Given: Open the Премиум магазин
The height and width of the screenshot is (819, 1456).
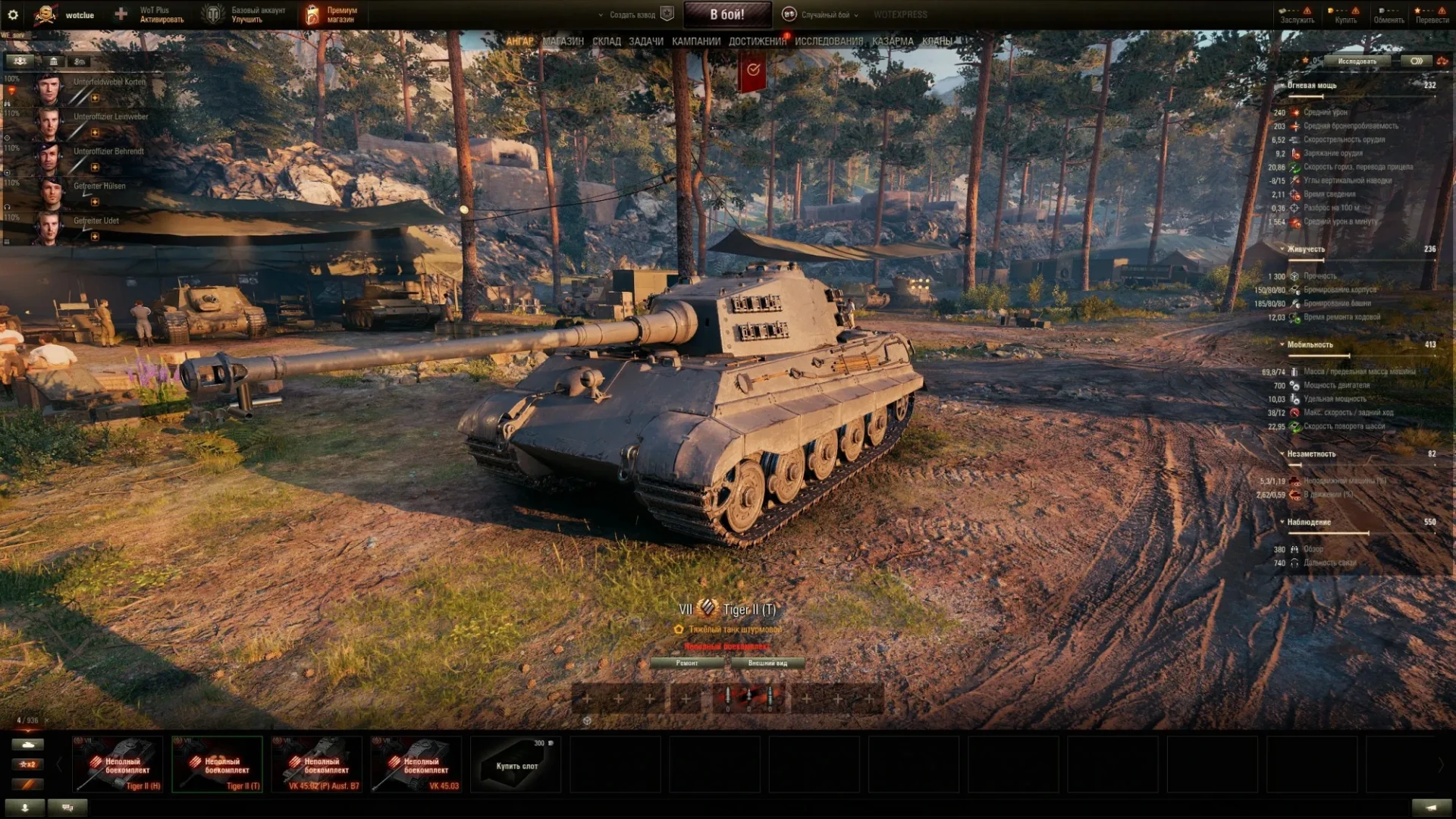Looking at the screenshot, I should click(x=331, y=14).
